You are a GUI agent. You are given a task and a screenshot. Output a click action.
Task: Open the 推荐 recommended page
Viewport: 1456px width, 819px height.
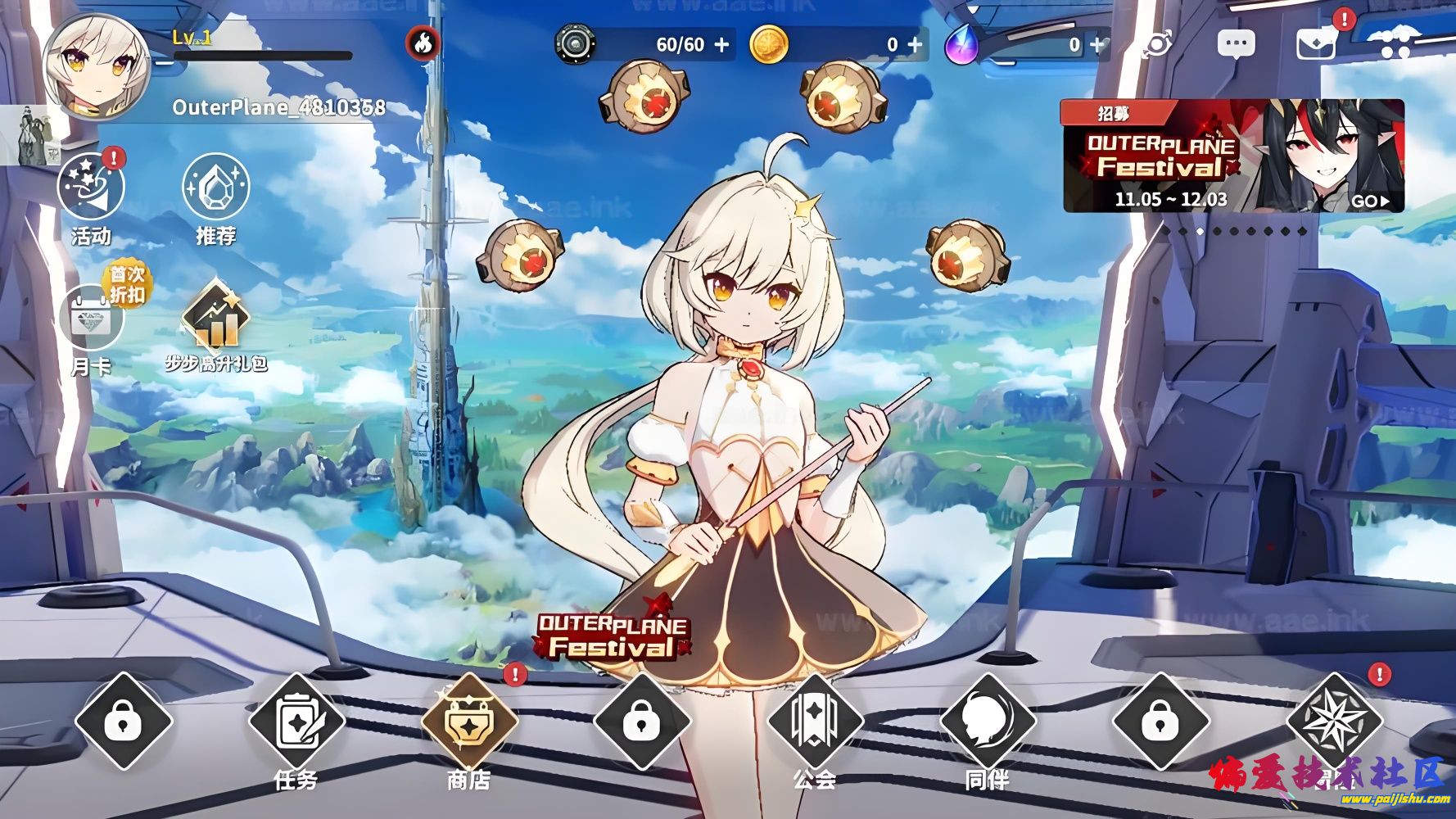point(215,197)
